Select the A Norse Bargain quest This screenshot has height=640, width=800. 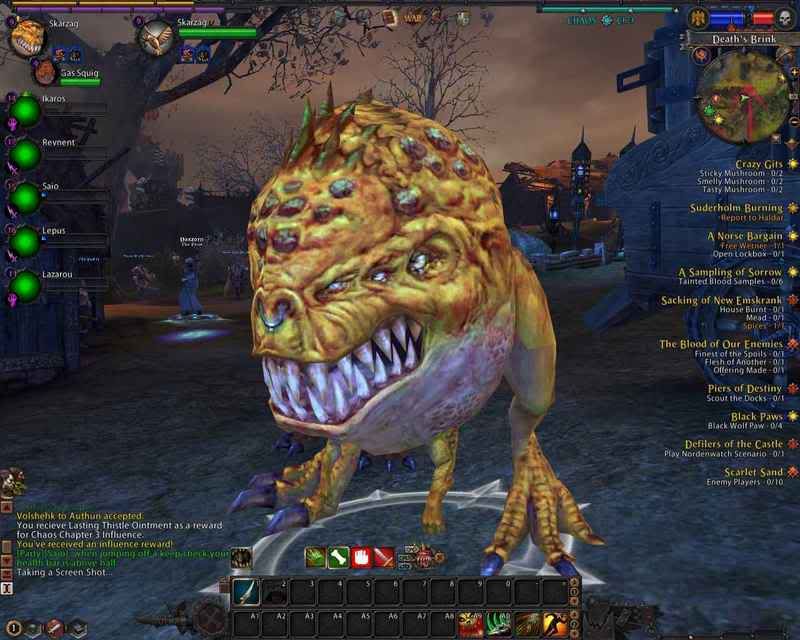point(746,236)
